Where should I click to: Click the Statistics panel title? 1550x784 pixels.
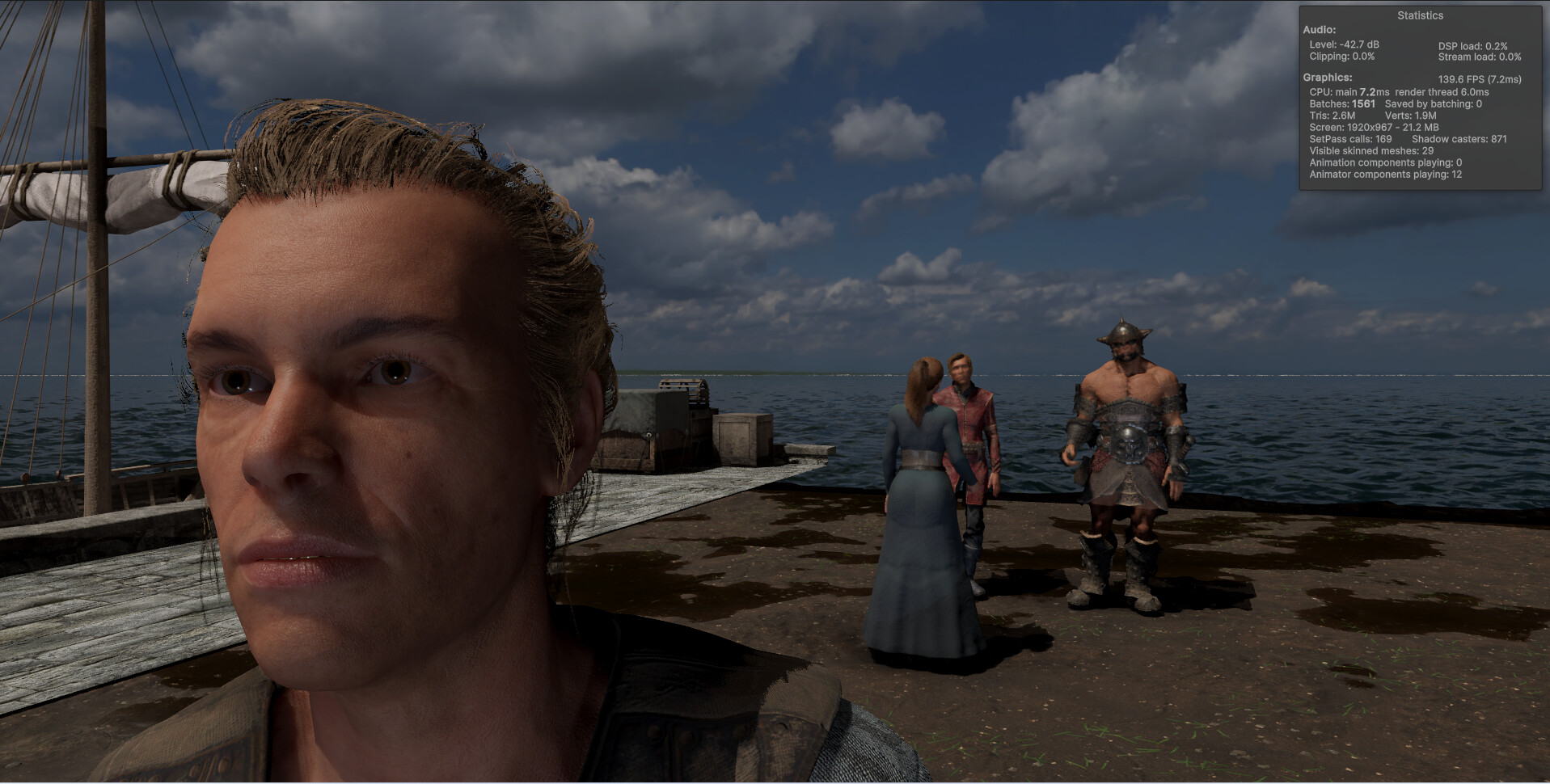pyautogui.click(x=1419, y=15)
